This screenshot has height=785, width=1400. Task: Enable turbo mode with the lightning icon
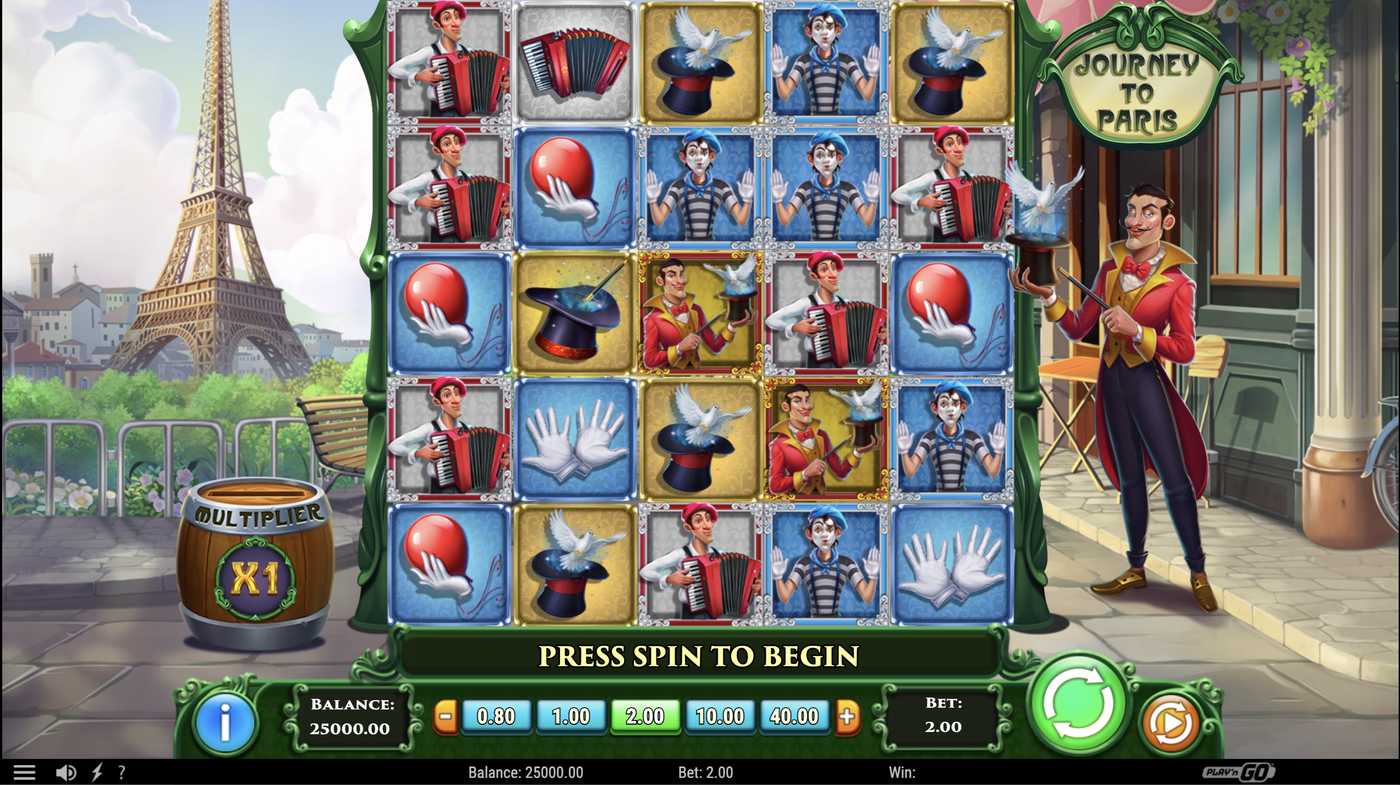click(96, 770)
